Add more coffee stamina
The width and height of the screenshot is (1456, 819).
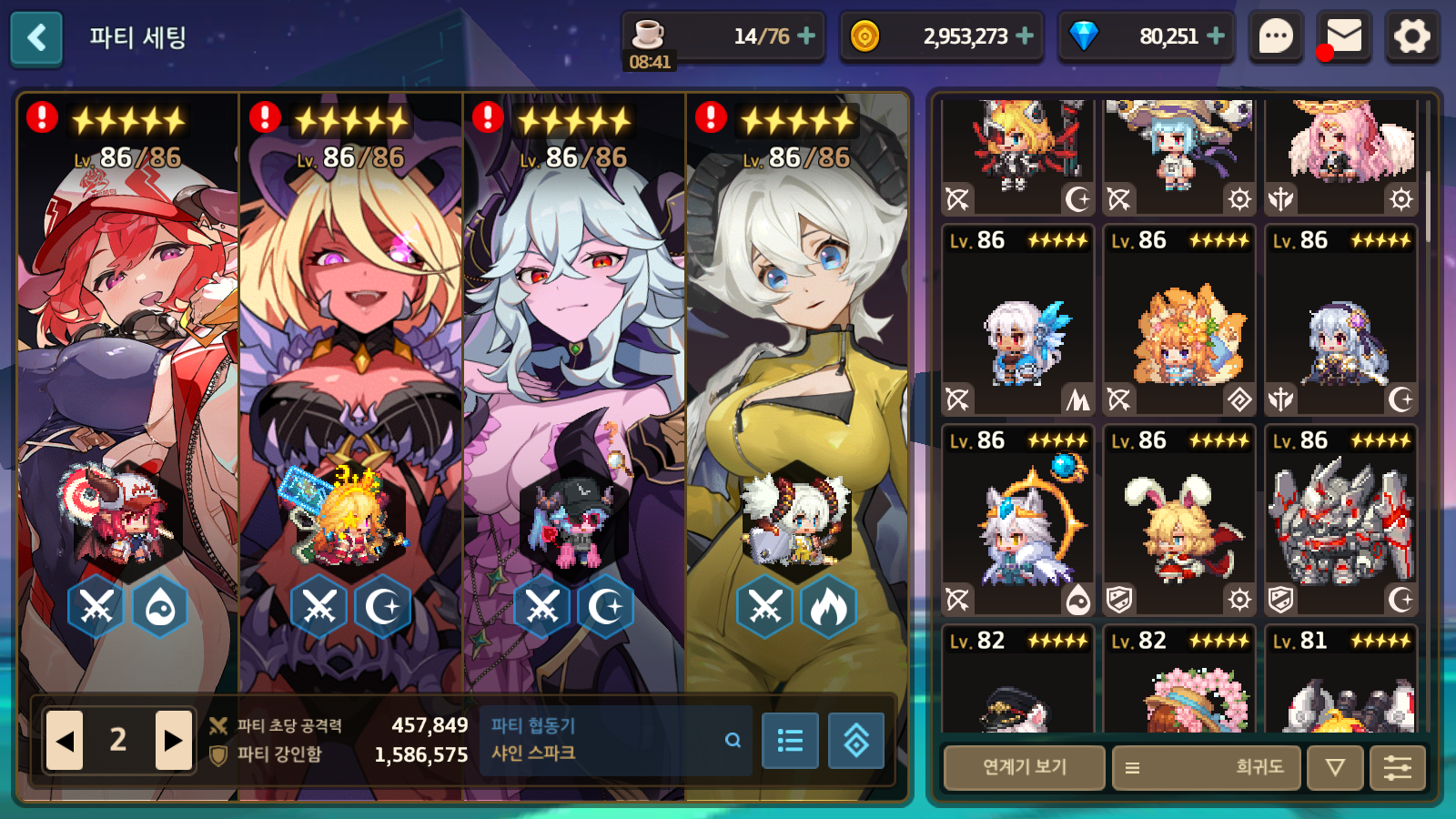coord(805,36)
